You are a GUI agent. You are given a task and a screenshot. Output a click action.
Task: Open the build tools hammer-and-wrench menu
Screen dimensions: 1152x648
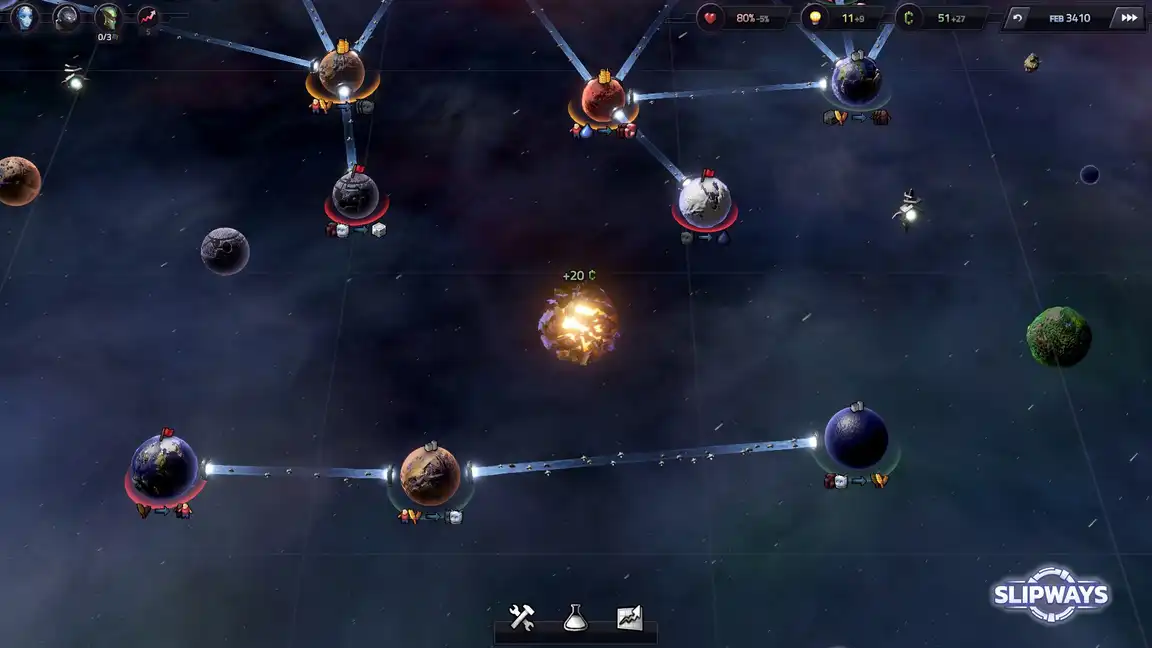point(522,617)
